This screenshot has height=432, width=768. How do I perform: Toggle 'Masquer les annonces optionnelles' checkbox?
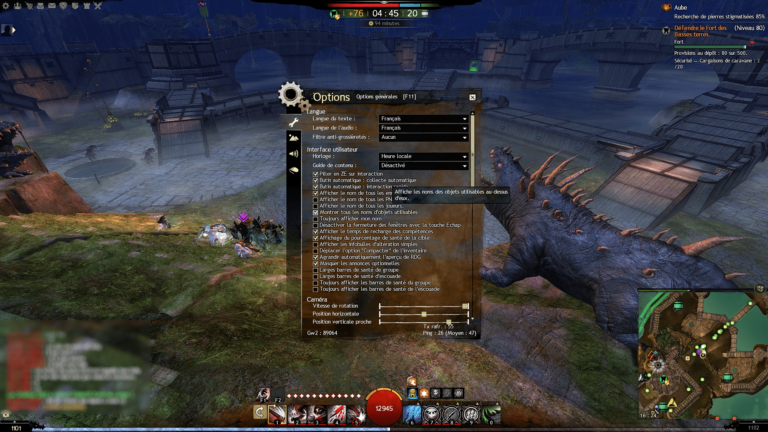click(x=316, y=263)
